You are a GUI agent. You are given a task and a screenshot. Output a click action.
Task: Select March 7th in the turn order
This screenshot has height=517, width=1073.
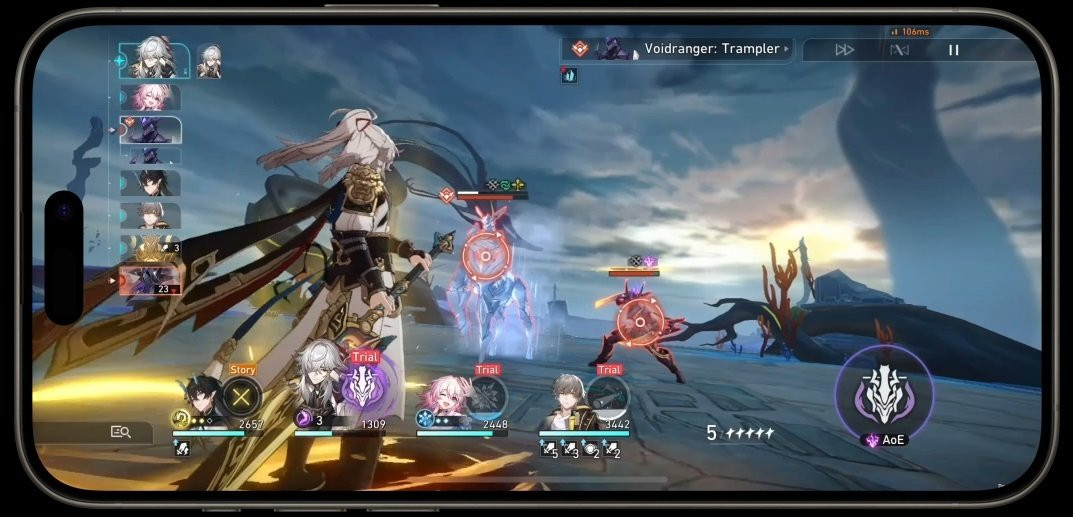point(150,97)
